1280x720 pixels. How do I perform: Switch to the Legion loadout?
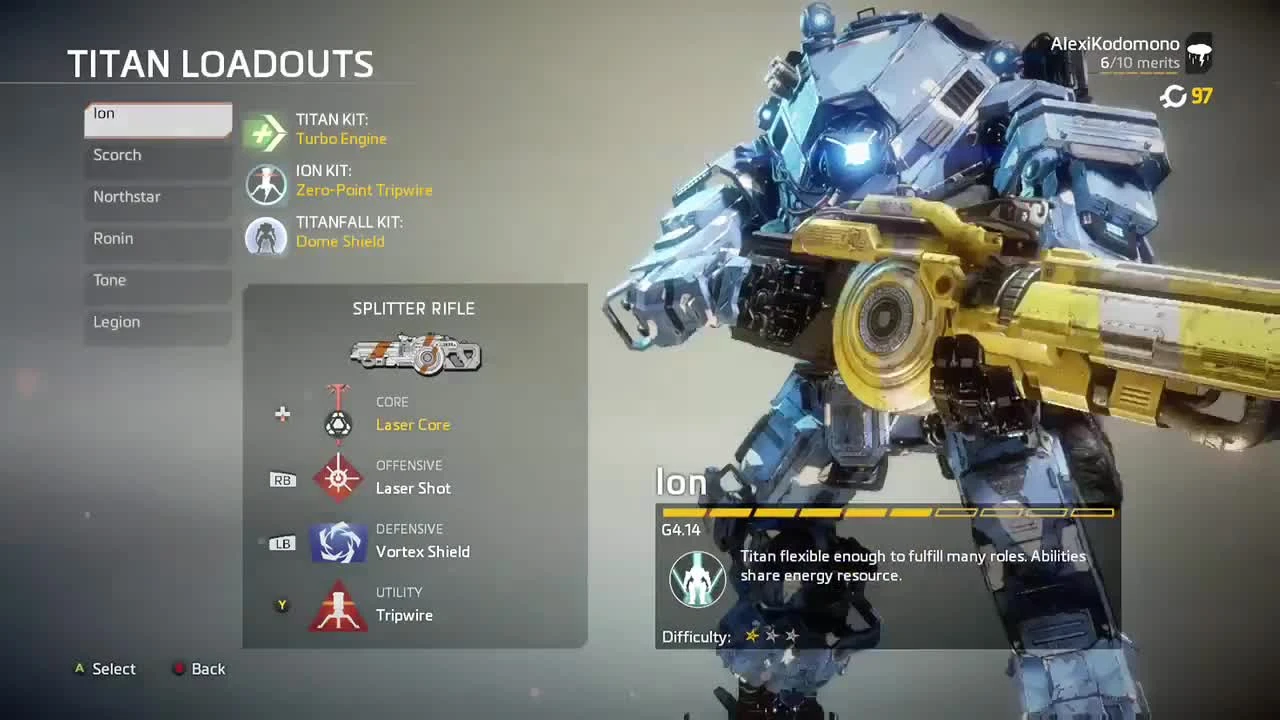tap(157, 322)
